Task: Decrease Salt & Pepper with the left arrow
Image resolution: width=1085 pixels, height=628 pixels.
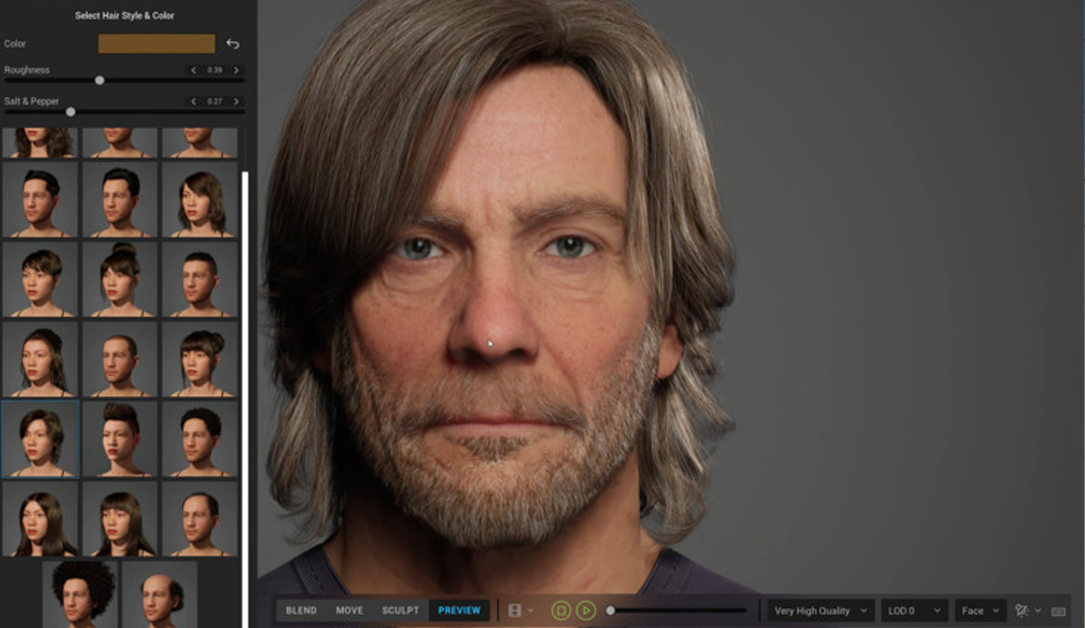Action: click(x=193, y=102)
